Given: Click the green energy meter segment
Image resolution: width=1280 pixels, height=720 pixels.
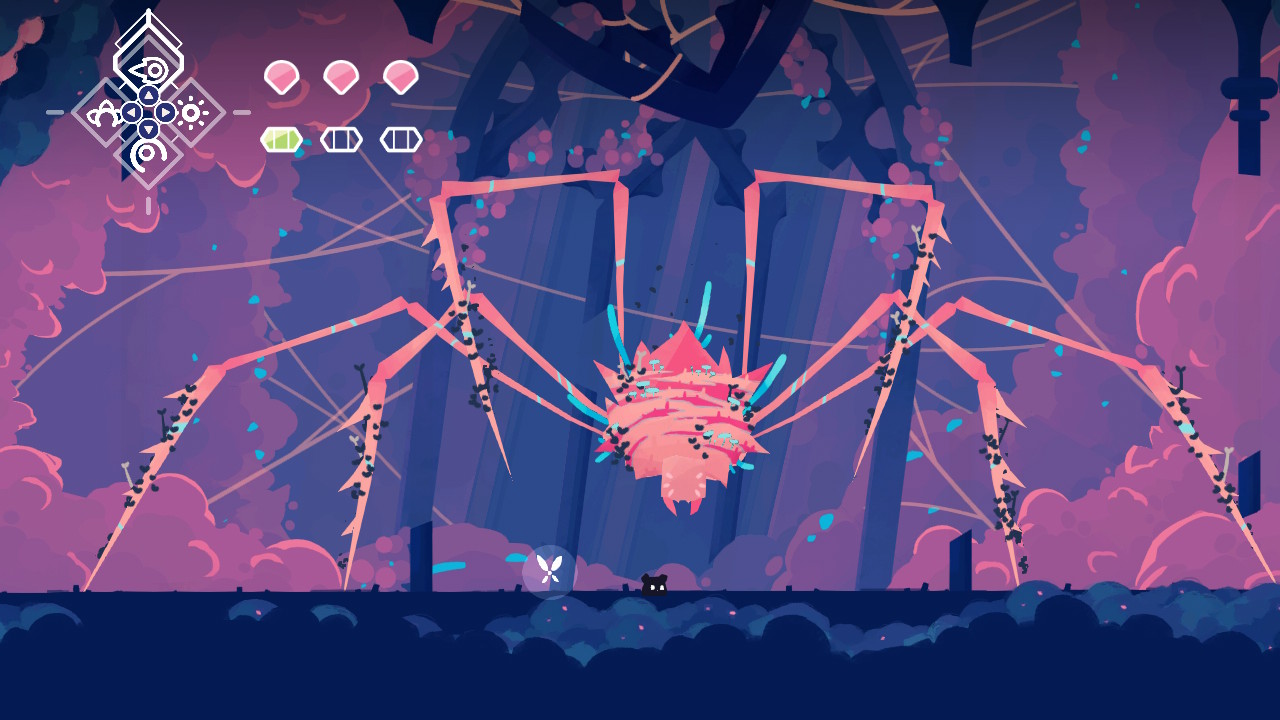Looking at the screenshot, I should click(x=281, y=140).
